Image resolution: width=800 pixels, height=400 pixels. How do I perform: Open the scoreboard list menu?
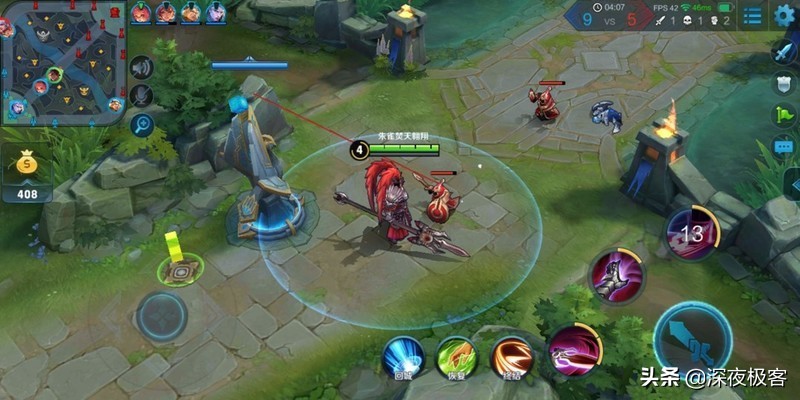(x=752, y=16)
